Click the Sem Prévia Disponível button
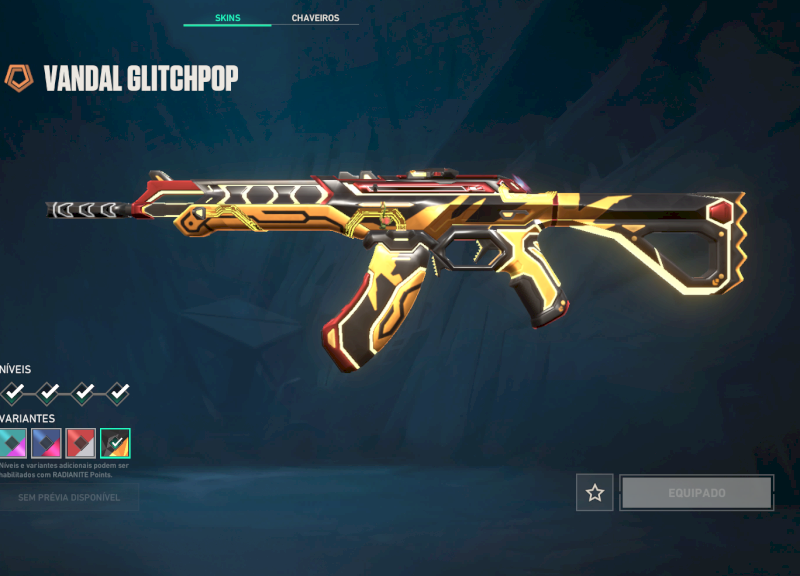The image size is (800, 576). click(x=68, y=497)
